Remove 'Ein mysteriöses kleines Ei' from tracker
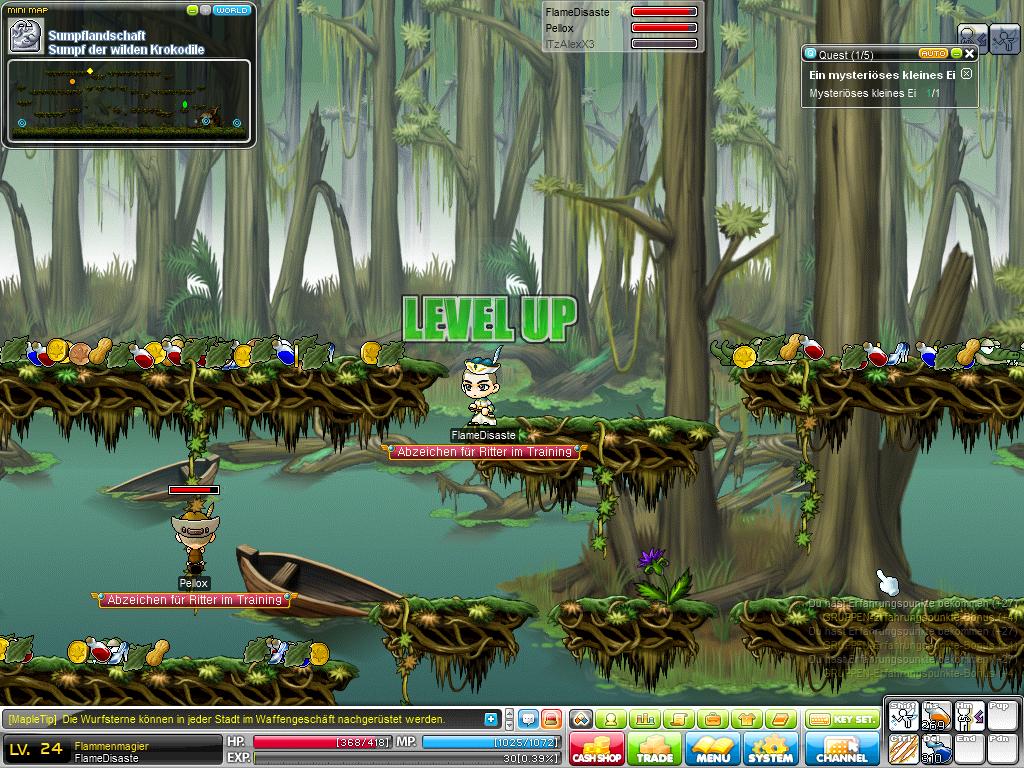Screen dimensions: 1024x768 tap(966, 74)
